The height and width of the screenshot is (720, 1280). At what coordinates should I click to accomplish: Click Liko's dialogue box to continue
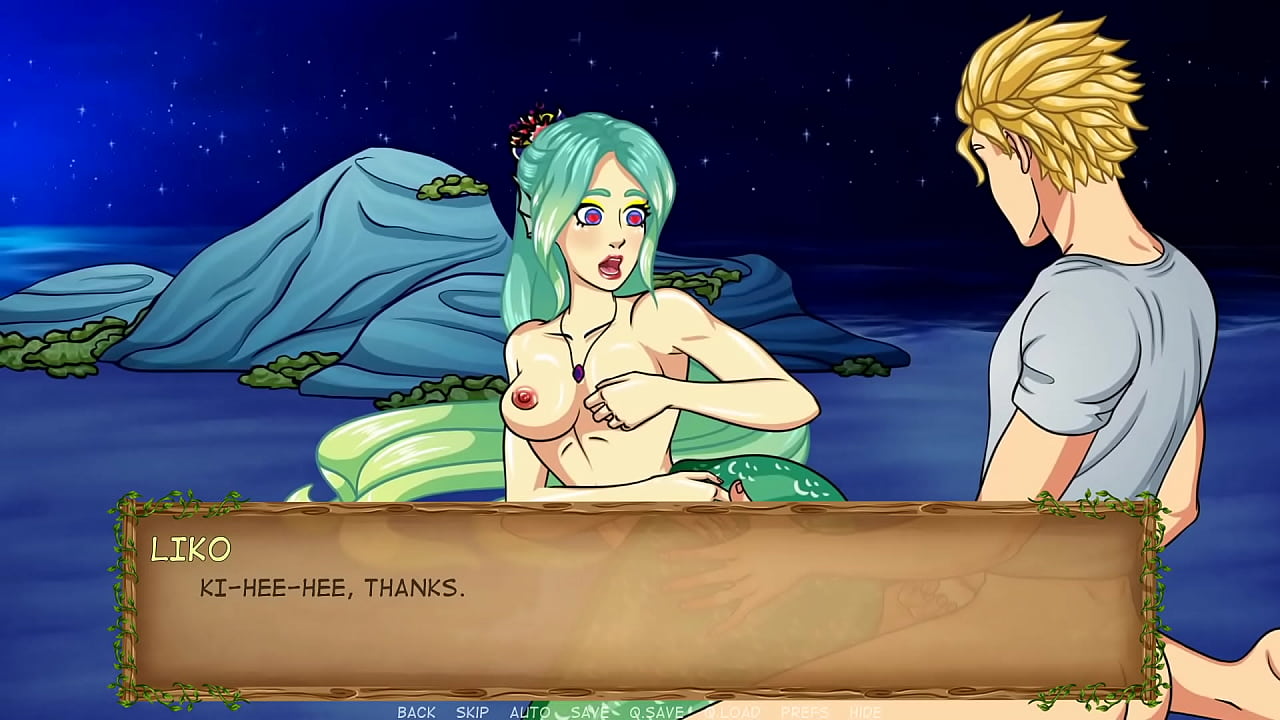640,600
